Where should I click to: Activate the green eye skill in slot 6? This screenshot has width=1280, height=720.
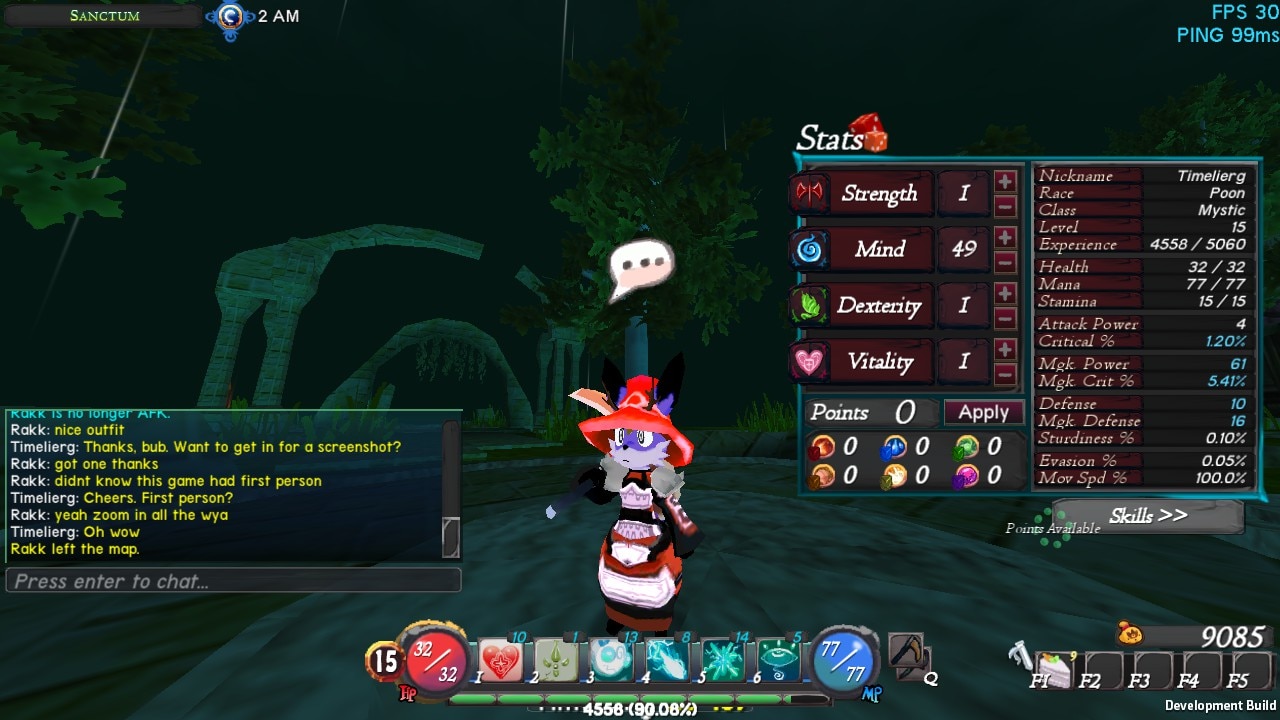point(778,661)
